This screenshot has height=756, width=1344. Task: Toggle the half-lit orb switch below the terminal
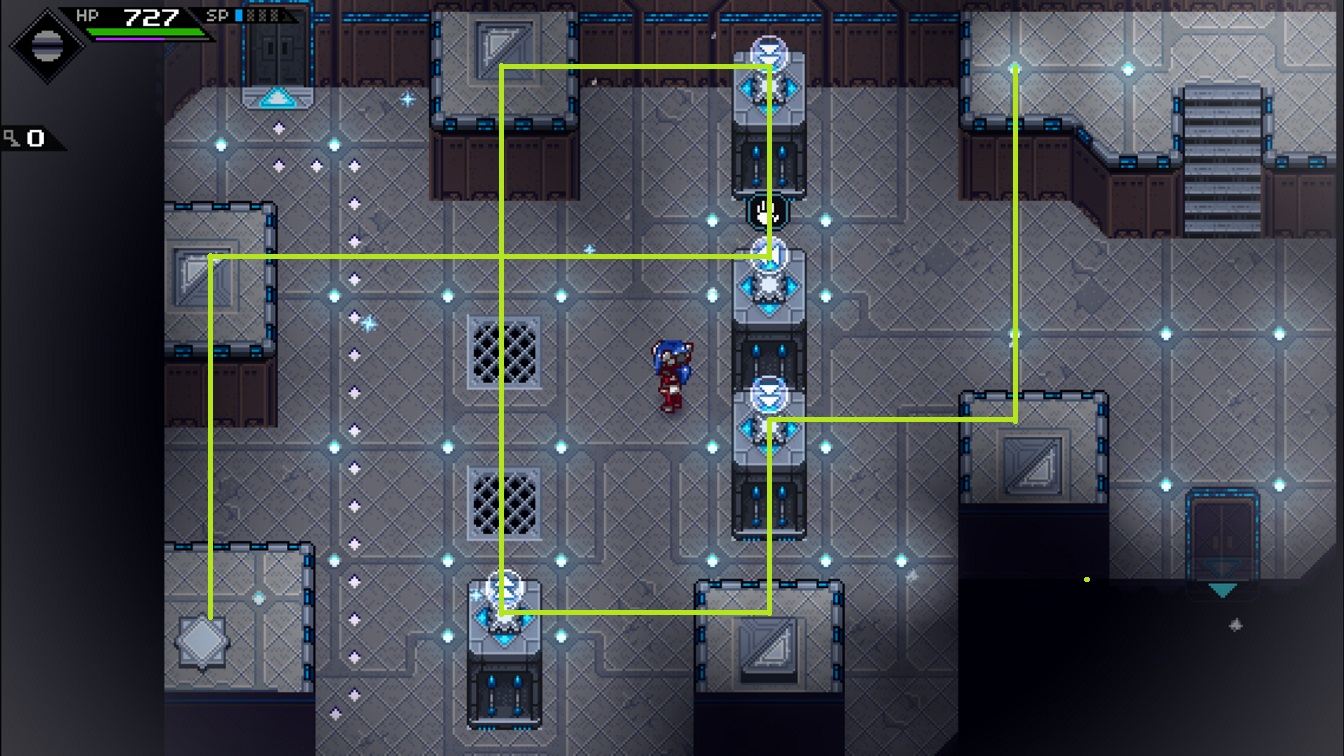[x=766, y=253]
